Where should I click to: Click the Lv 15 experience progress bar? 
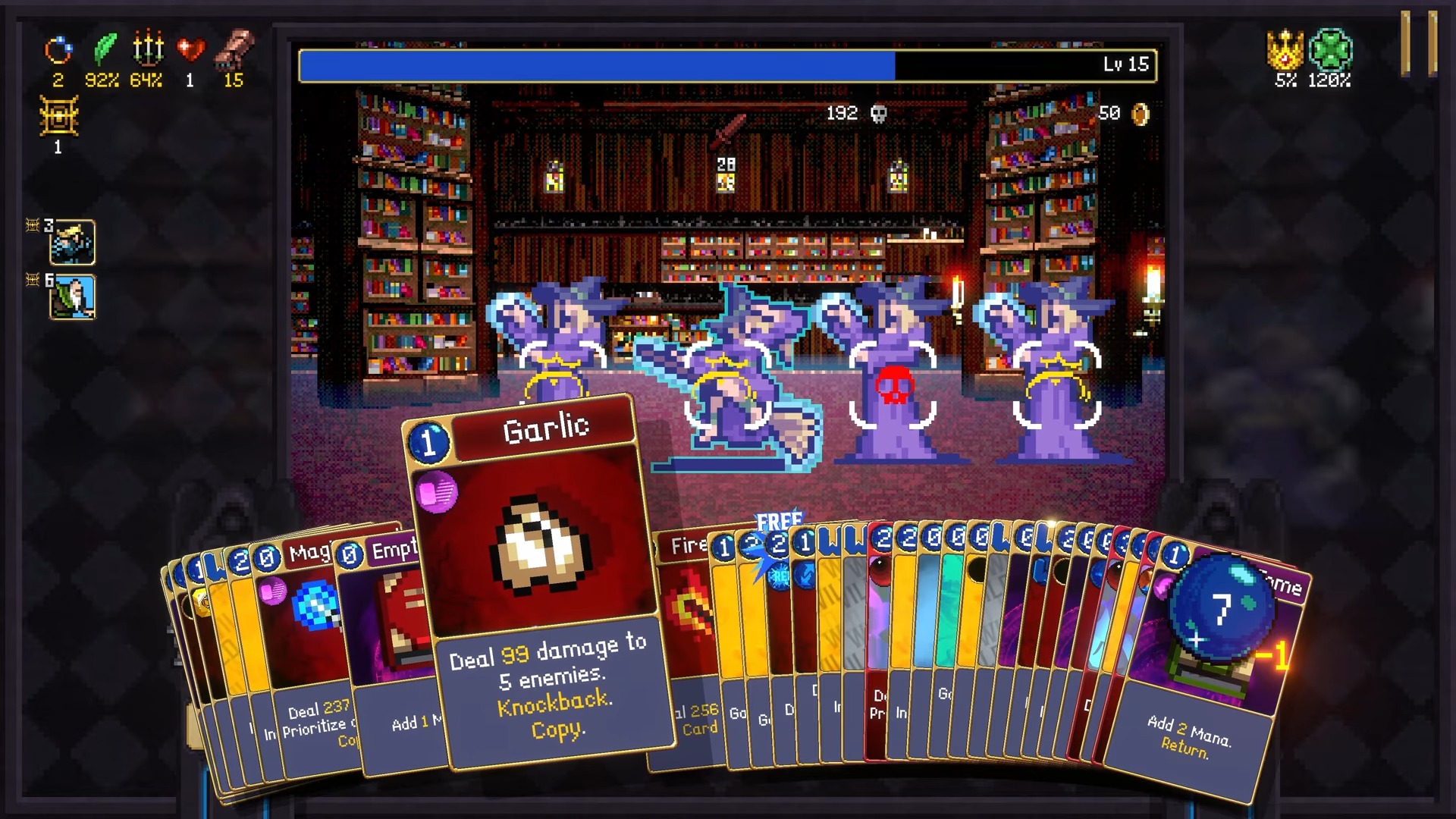[726, 65]
